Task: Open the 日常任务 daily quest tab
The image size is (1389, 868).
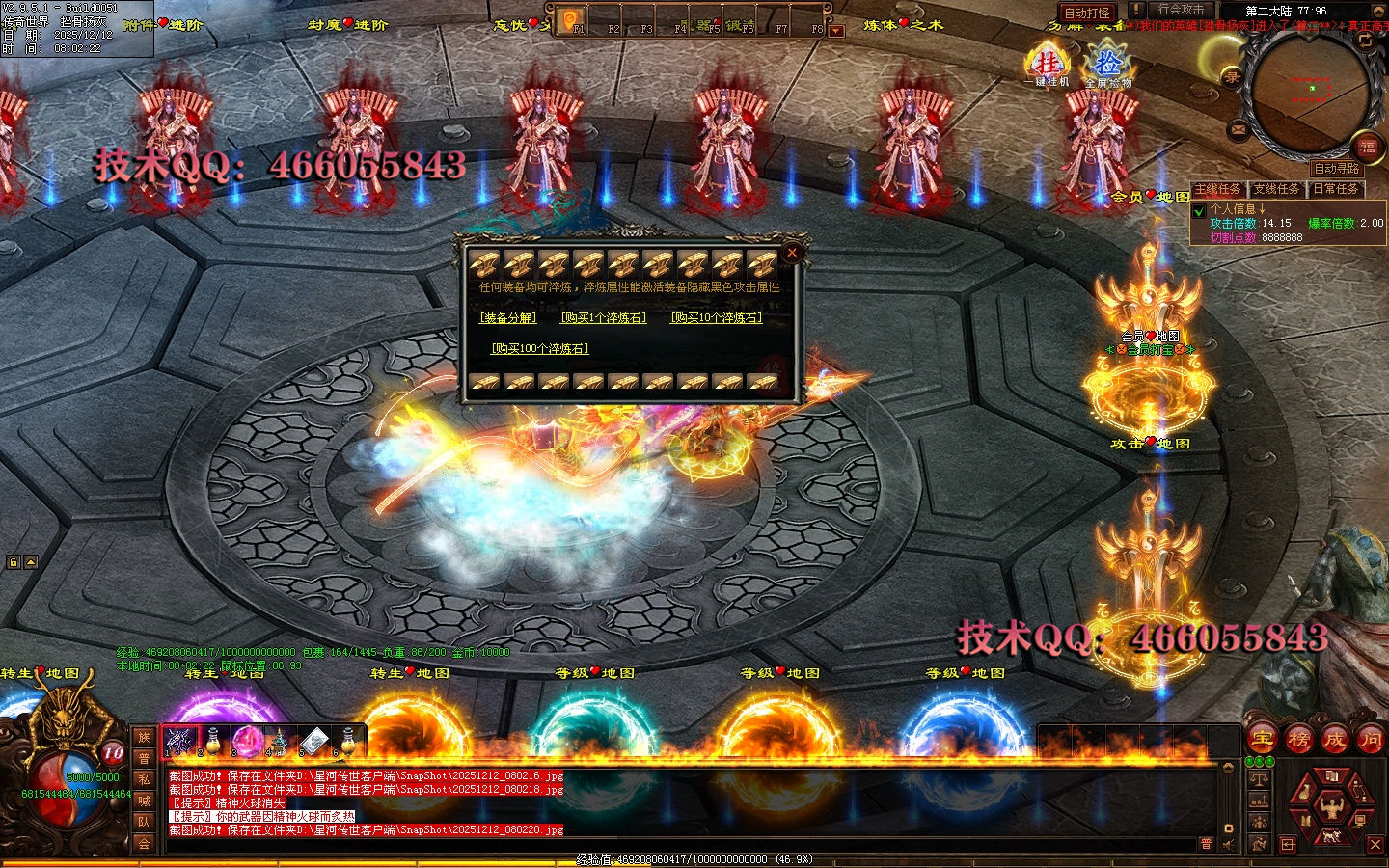Action: pyautogui.click(x=1335, y=189)
